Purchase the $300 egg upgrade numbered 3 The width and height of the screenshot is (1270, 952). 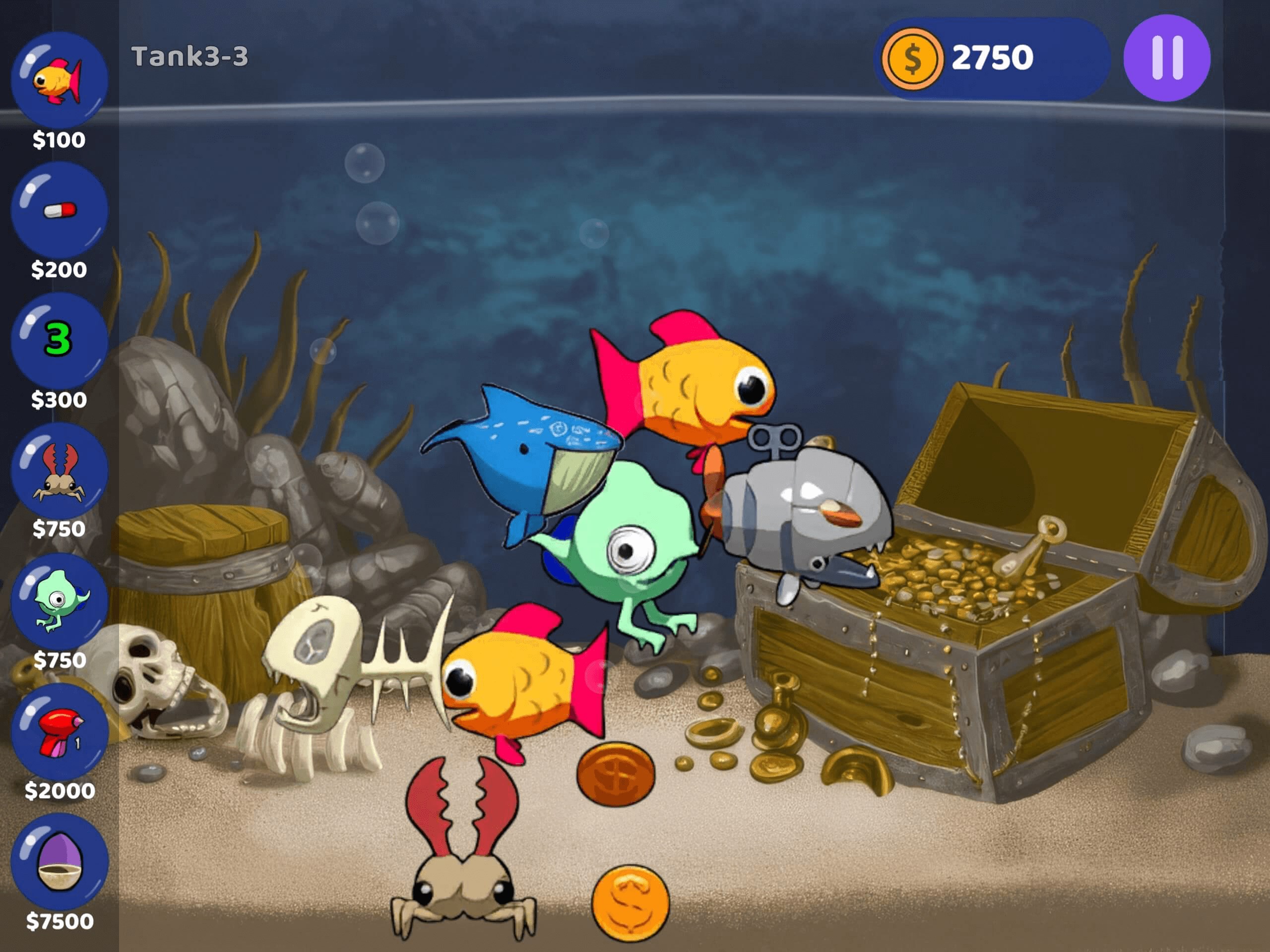pyautogui.click(x=59, y=340)
